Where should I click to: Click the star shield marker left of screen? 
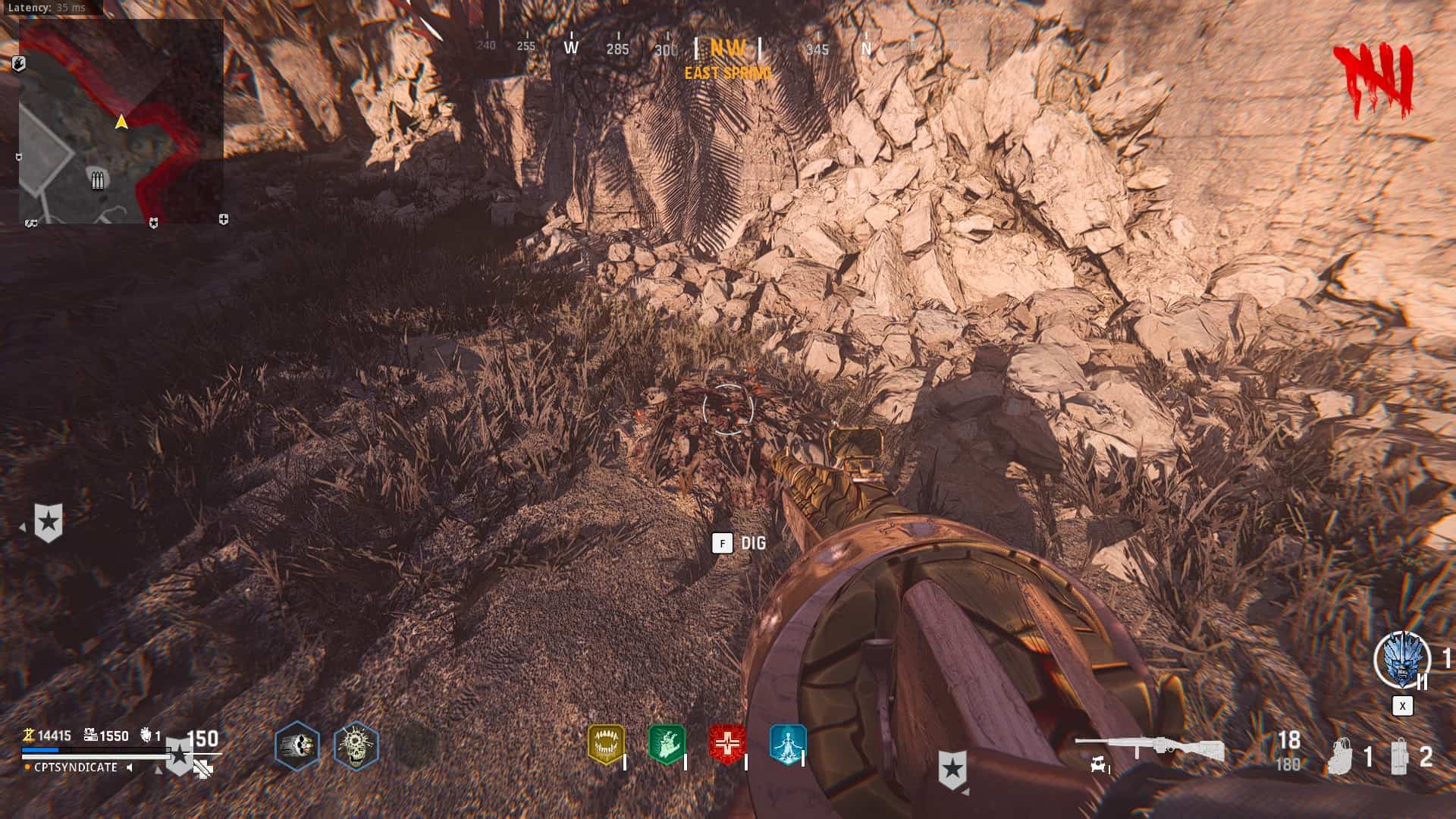click(x=49, y=522)
